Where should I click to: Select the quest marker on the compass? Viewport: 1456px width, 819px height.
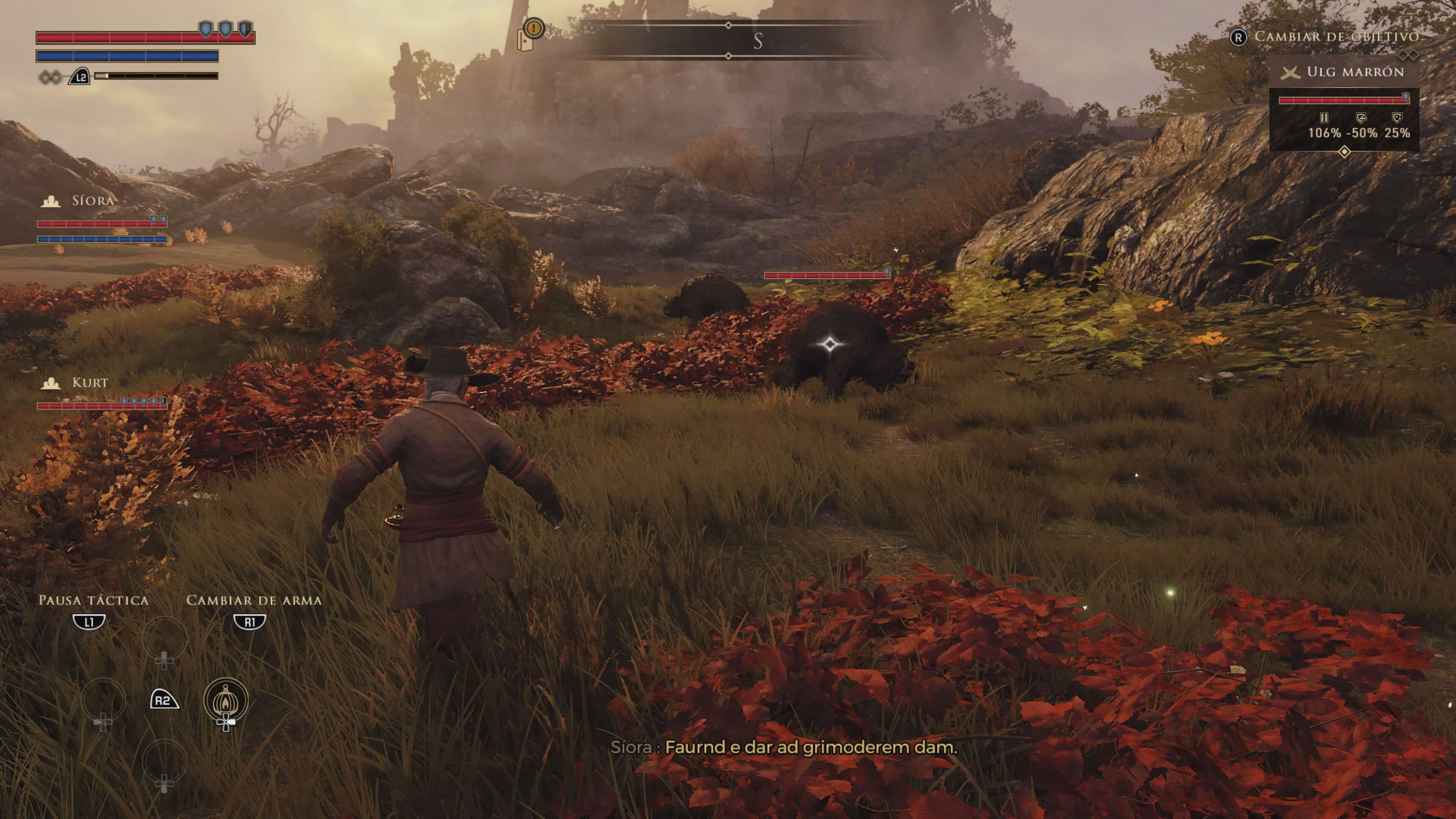(533, 28)
